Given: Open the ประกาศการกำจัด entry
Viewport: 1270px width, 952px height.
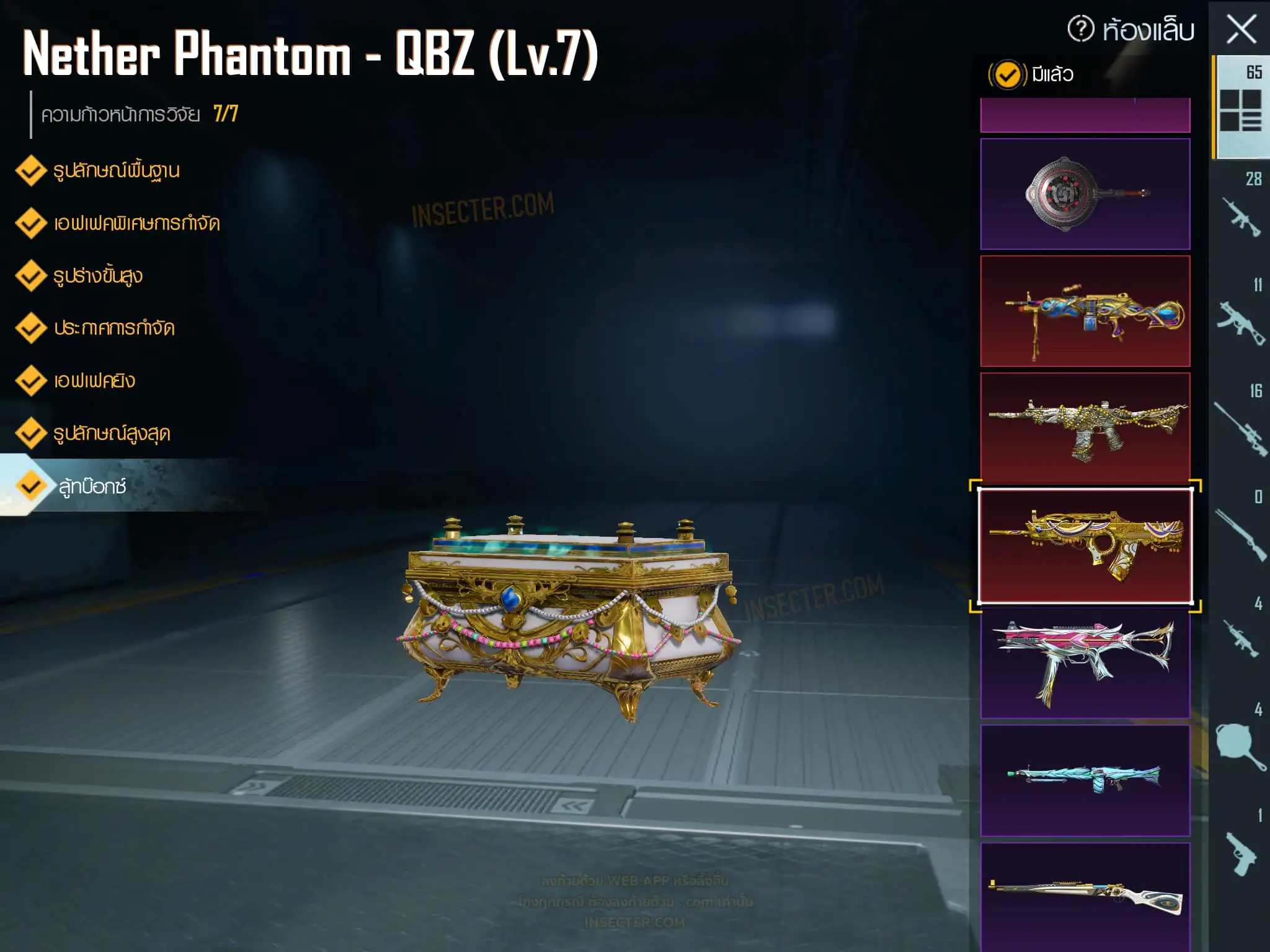Looking at the screenshot, I should click(x=114, y=328).
